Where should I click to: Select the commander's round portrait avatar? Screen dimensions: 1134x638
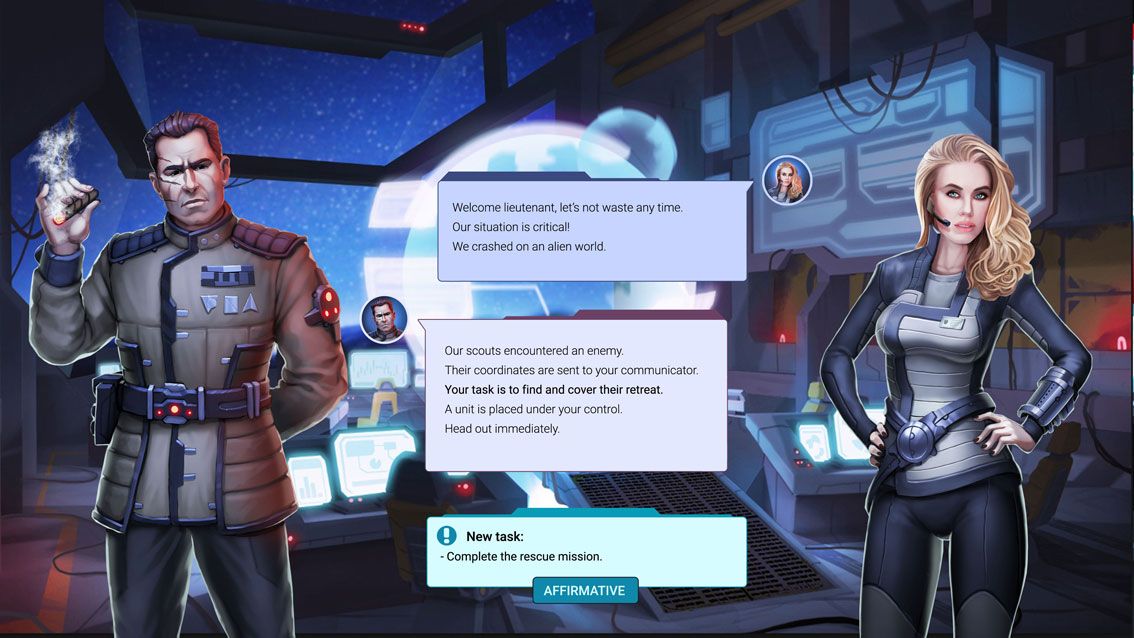[x=384, y=320]
